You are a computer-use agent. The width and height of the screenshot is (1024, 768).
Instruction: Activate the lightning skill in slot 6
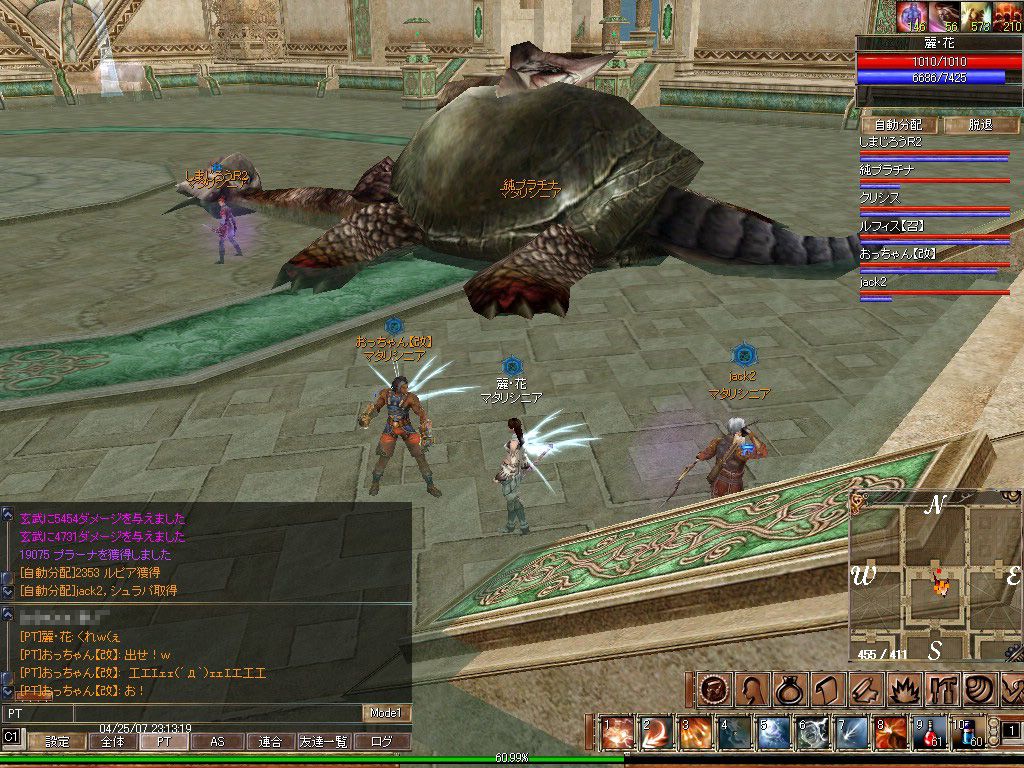[813, 734]
